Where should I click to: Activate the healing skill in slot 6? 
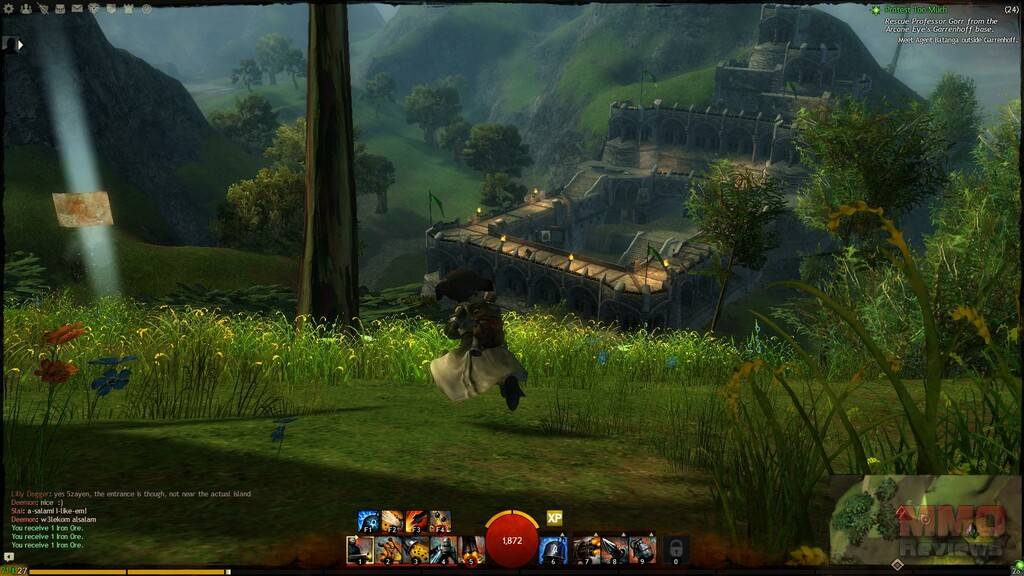click(x=553, y=549)
